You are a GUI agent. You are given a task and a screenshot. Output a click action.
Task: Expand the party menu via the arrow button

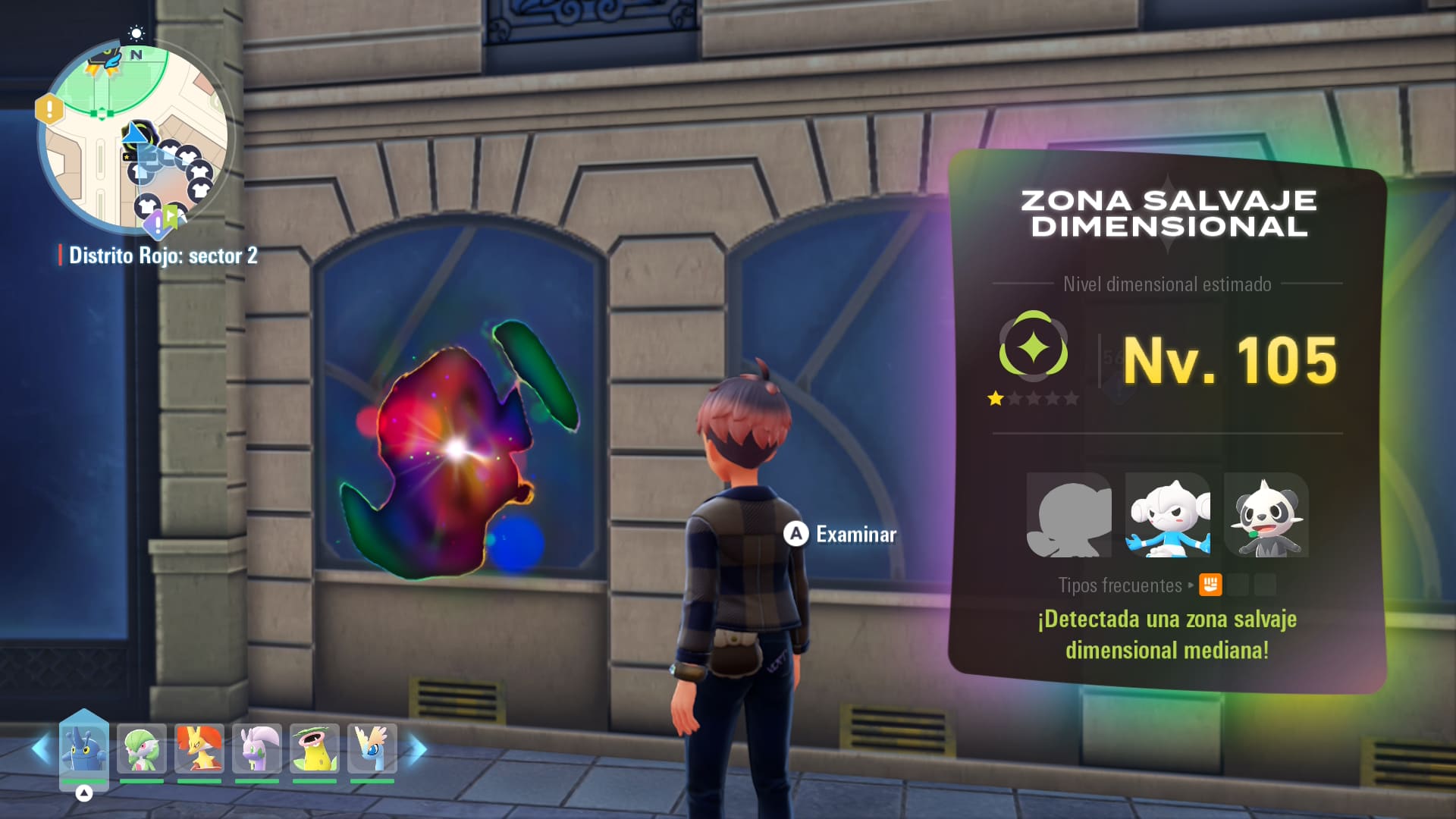point(83,793)
